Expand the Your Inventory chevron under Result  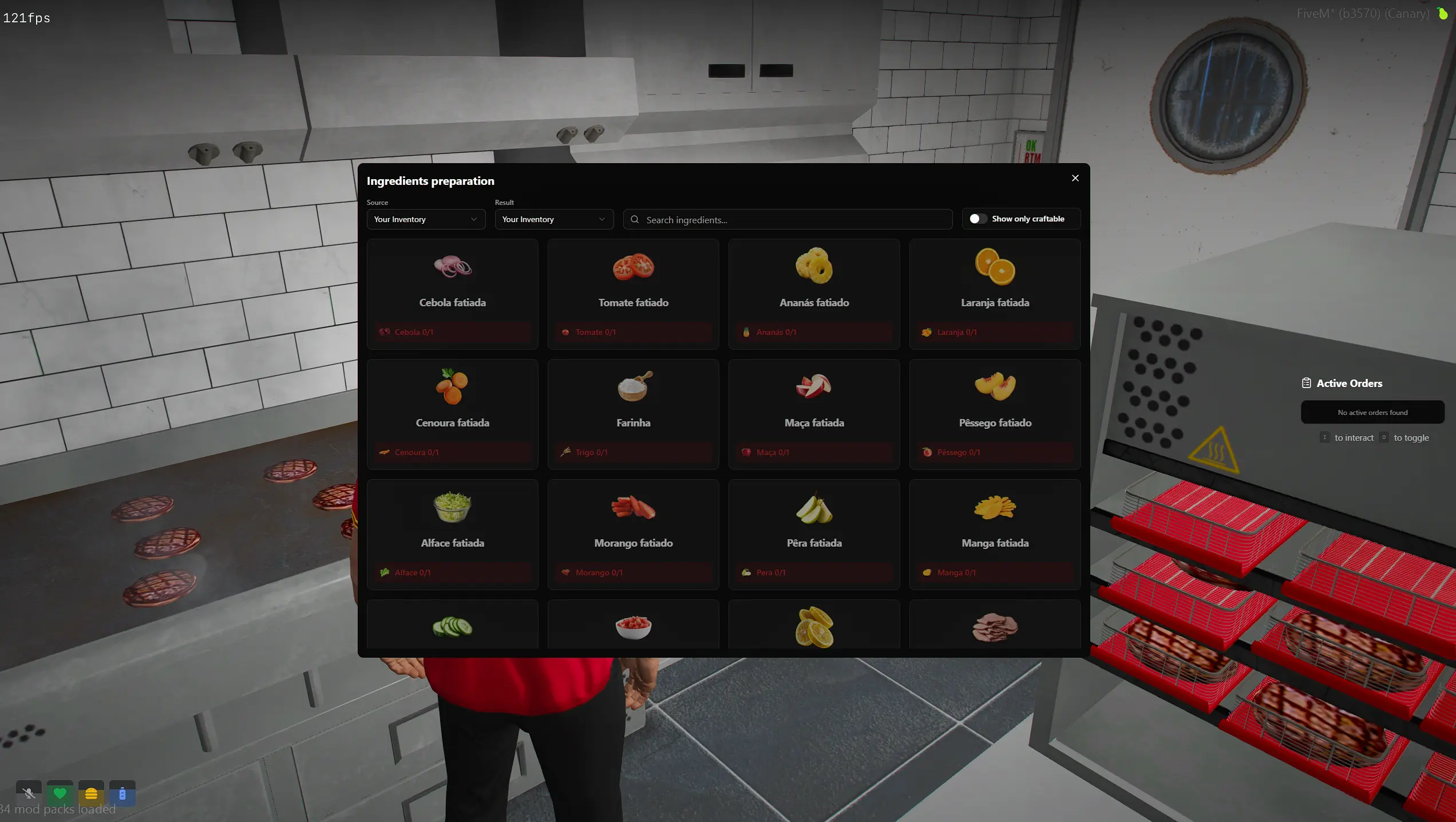coord(602,219)
